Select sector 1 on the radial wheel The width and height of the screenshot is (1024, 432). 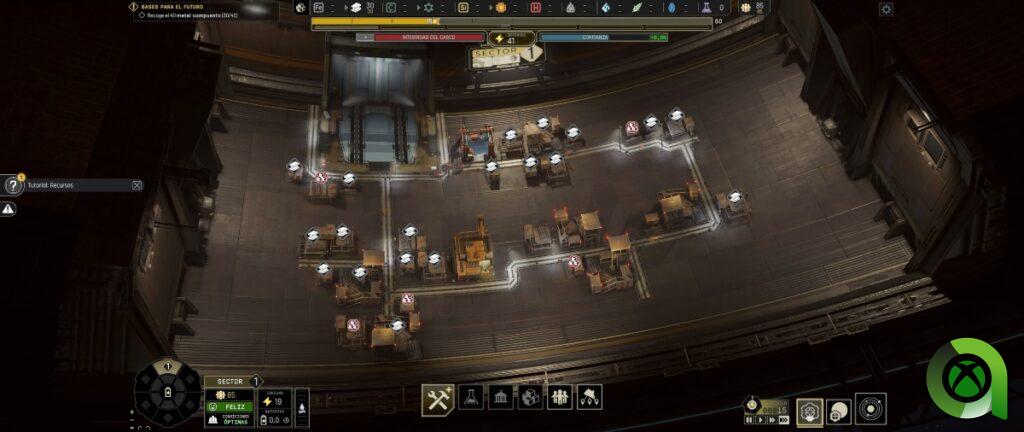[x=167, y=368]
